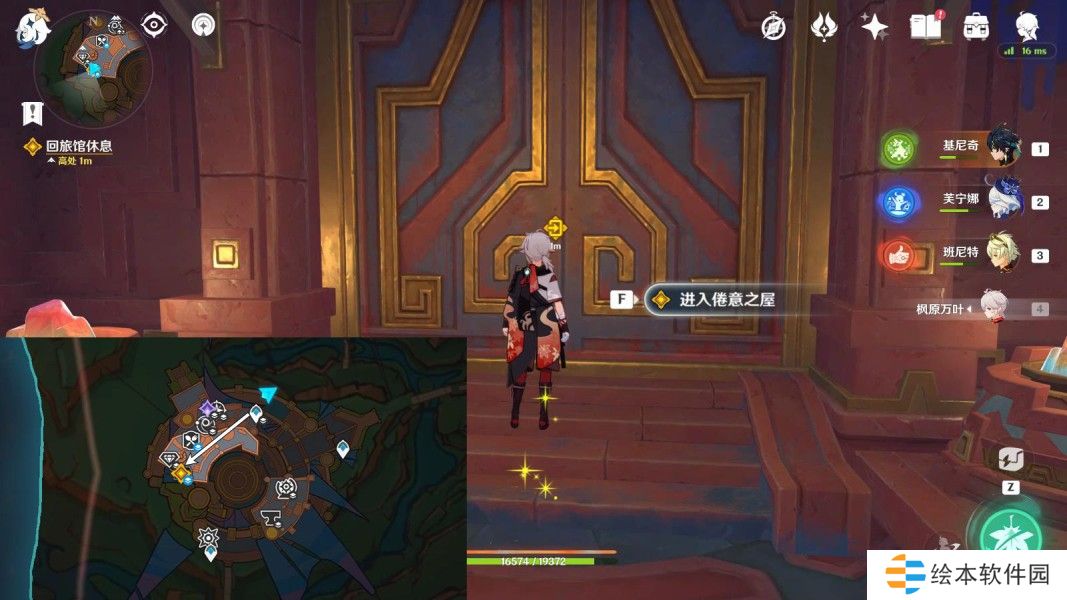Open the four-pointed star Wish icon
The image size is (1067, 600).
tap(875, 27)
